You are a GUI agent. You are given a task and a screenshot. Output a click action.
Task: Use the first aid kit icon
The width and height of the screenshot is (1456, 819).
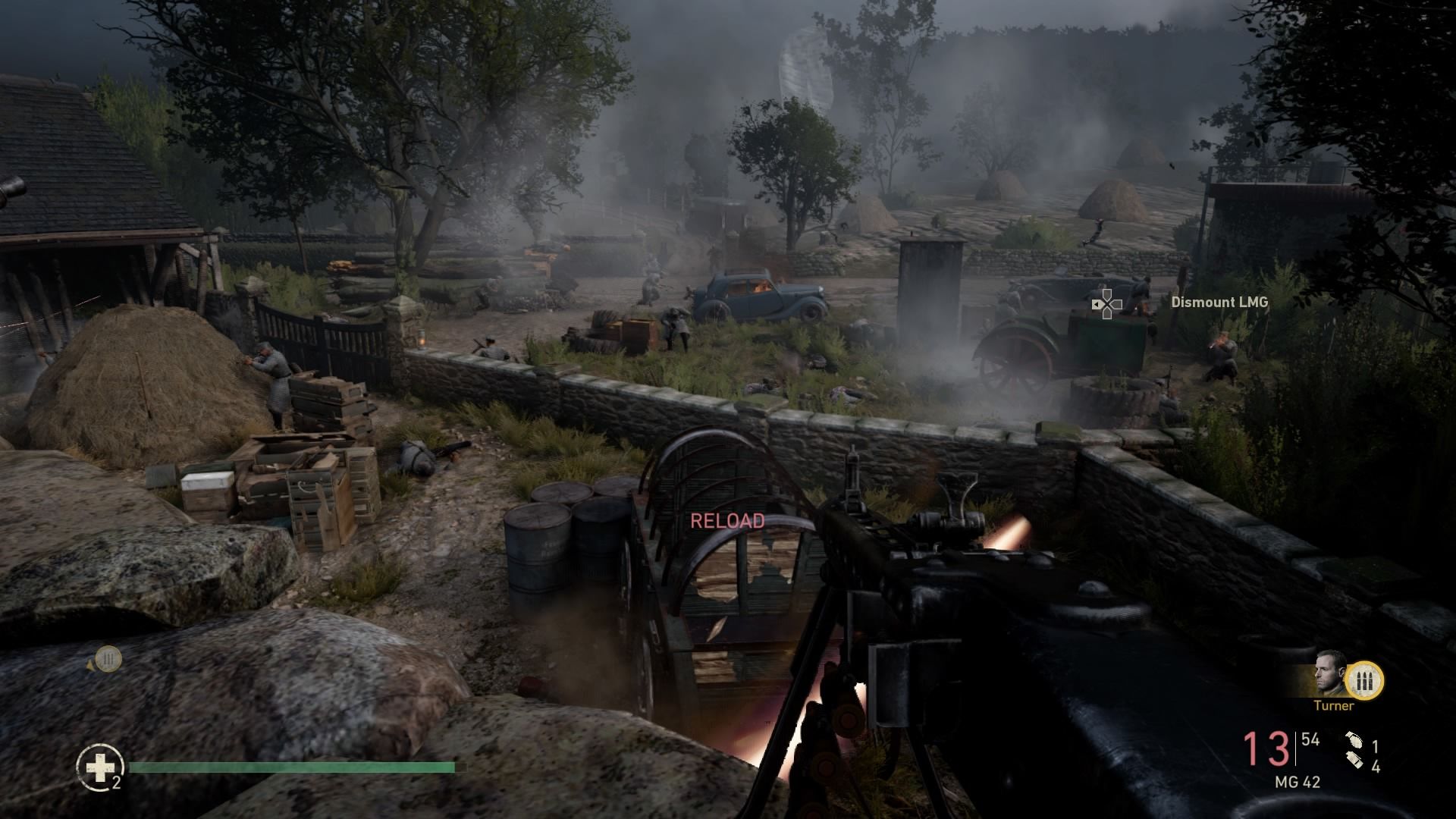point(100,767)
